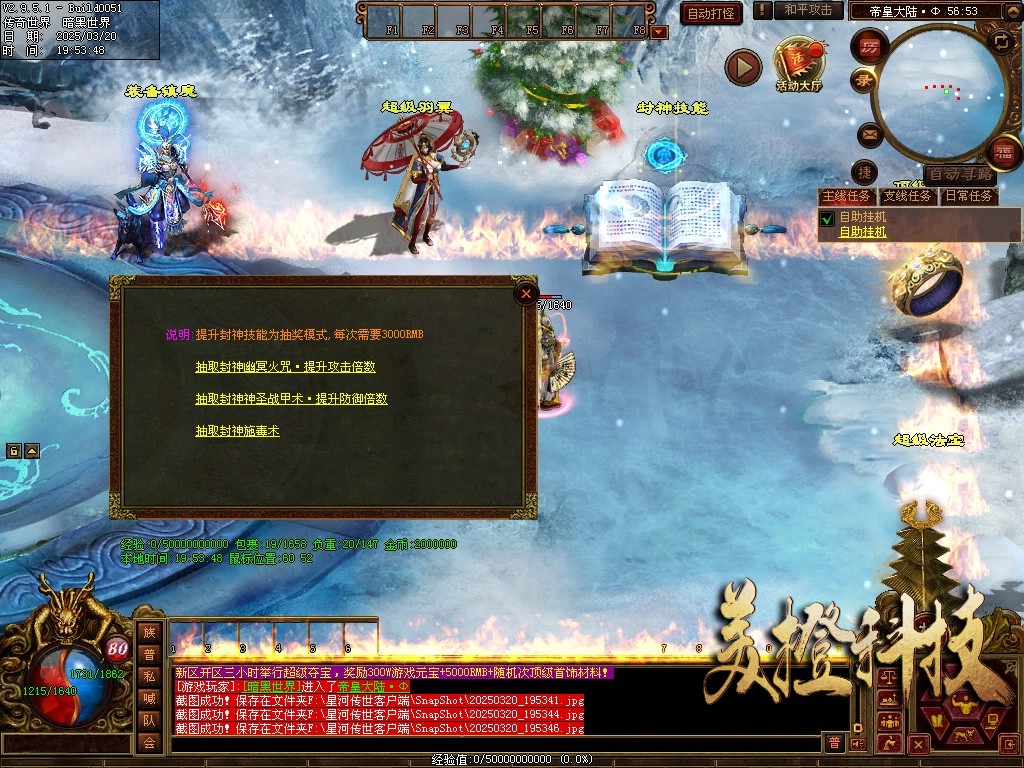Viewport: 1024px width, 768px height.
Task: Draw the 神圣战甲术 defense multiplier skill
Action: [x=291, y=399]
